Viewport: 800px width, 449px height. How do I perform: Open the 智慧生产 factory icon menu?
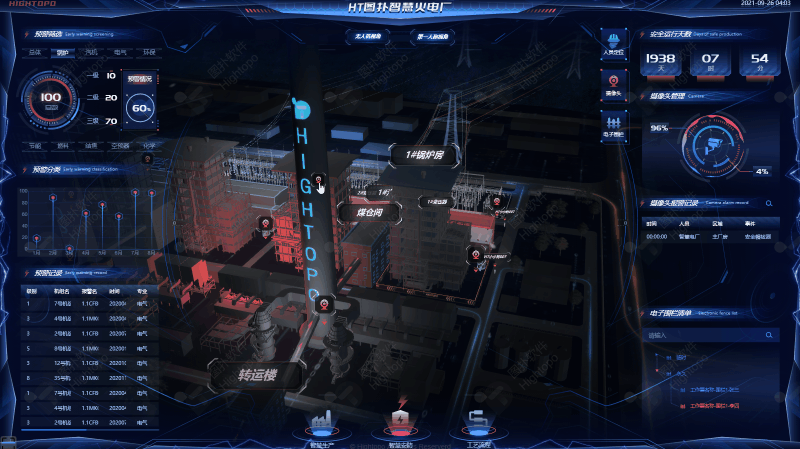(323, 423)
